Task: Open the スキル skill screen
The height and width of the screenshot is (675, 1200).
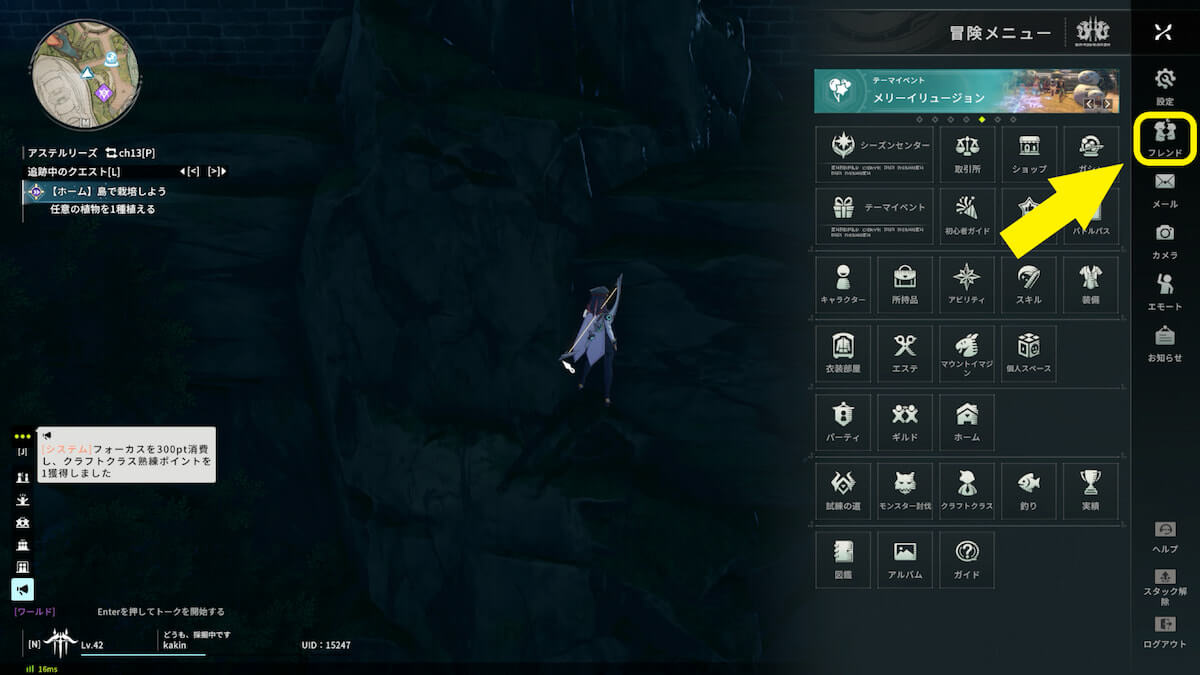Action: [x=1028, y=285]
